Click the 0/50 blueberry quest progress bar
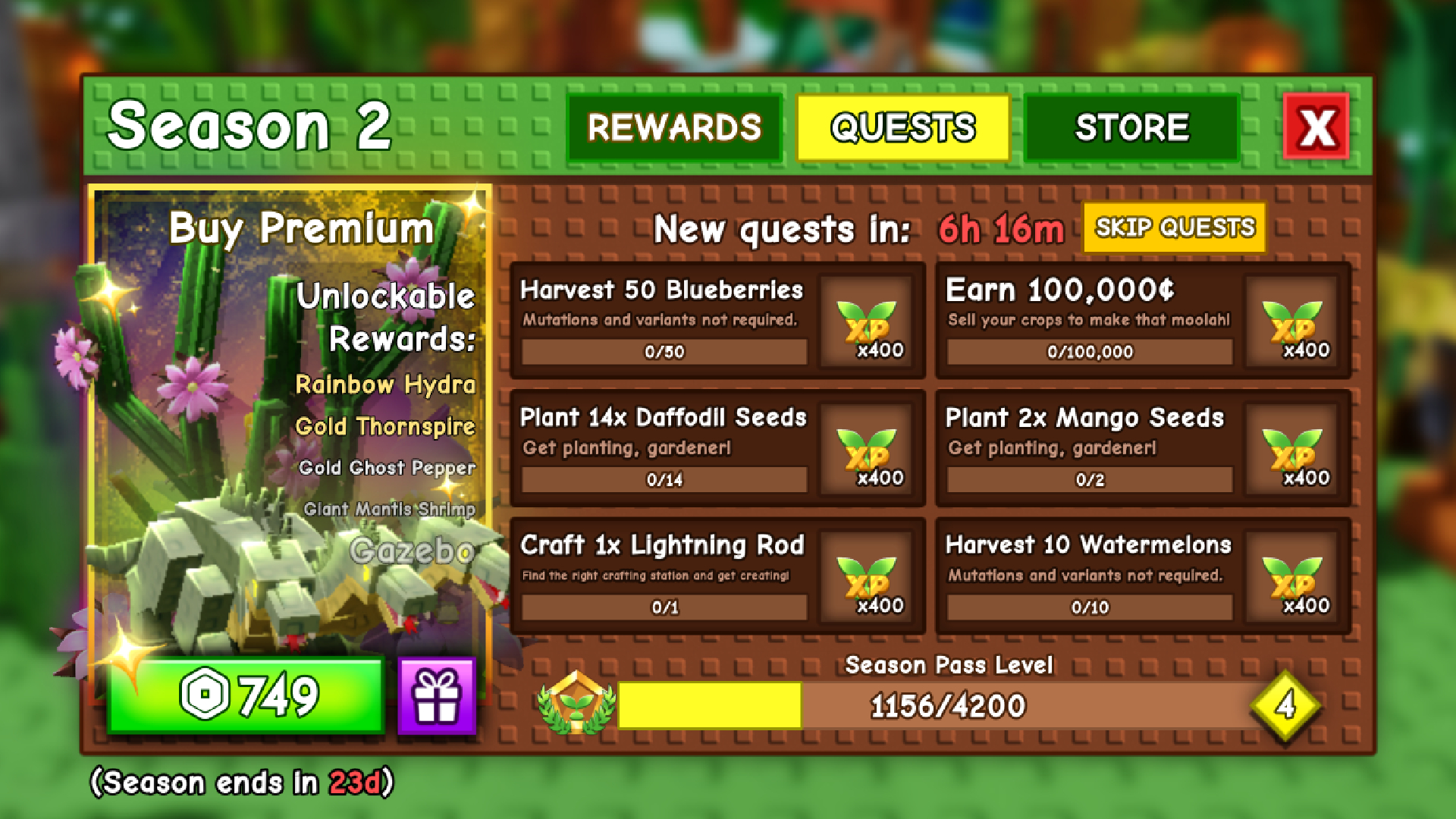The height and width of the screenshot is (819, 1456). (663, 351)
